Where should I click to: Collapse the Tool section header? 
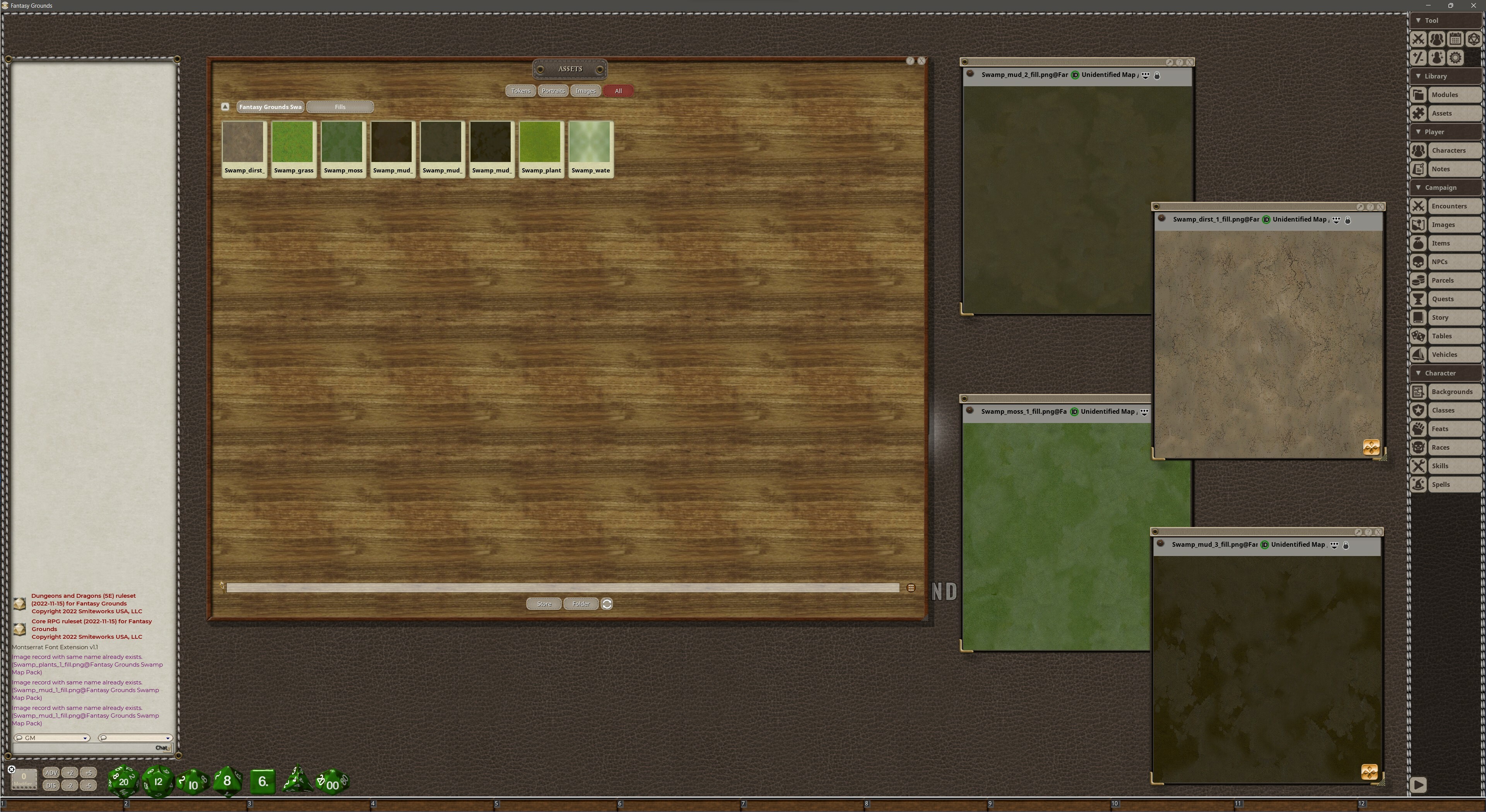1430,20
